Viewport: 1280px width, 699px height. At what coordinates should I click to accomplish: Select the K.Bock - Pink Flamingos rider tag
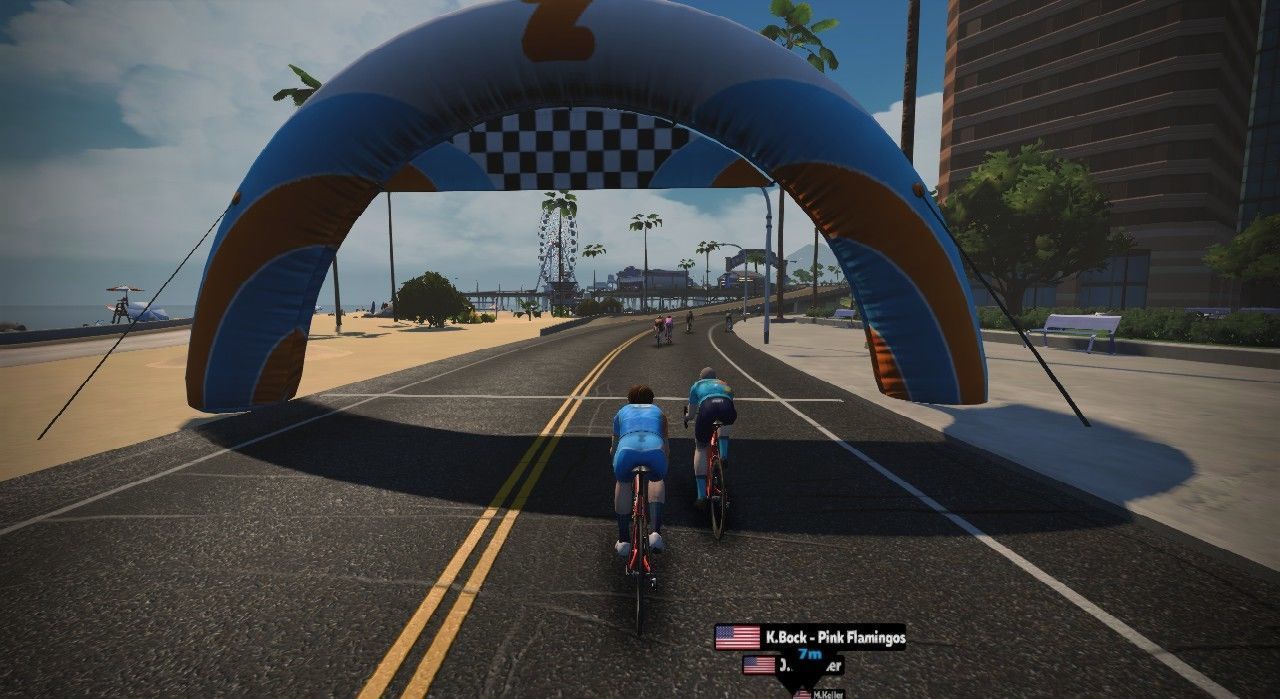click(x=810, y=636)
